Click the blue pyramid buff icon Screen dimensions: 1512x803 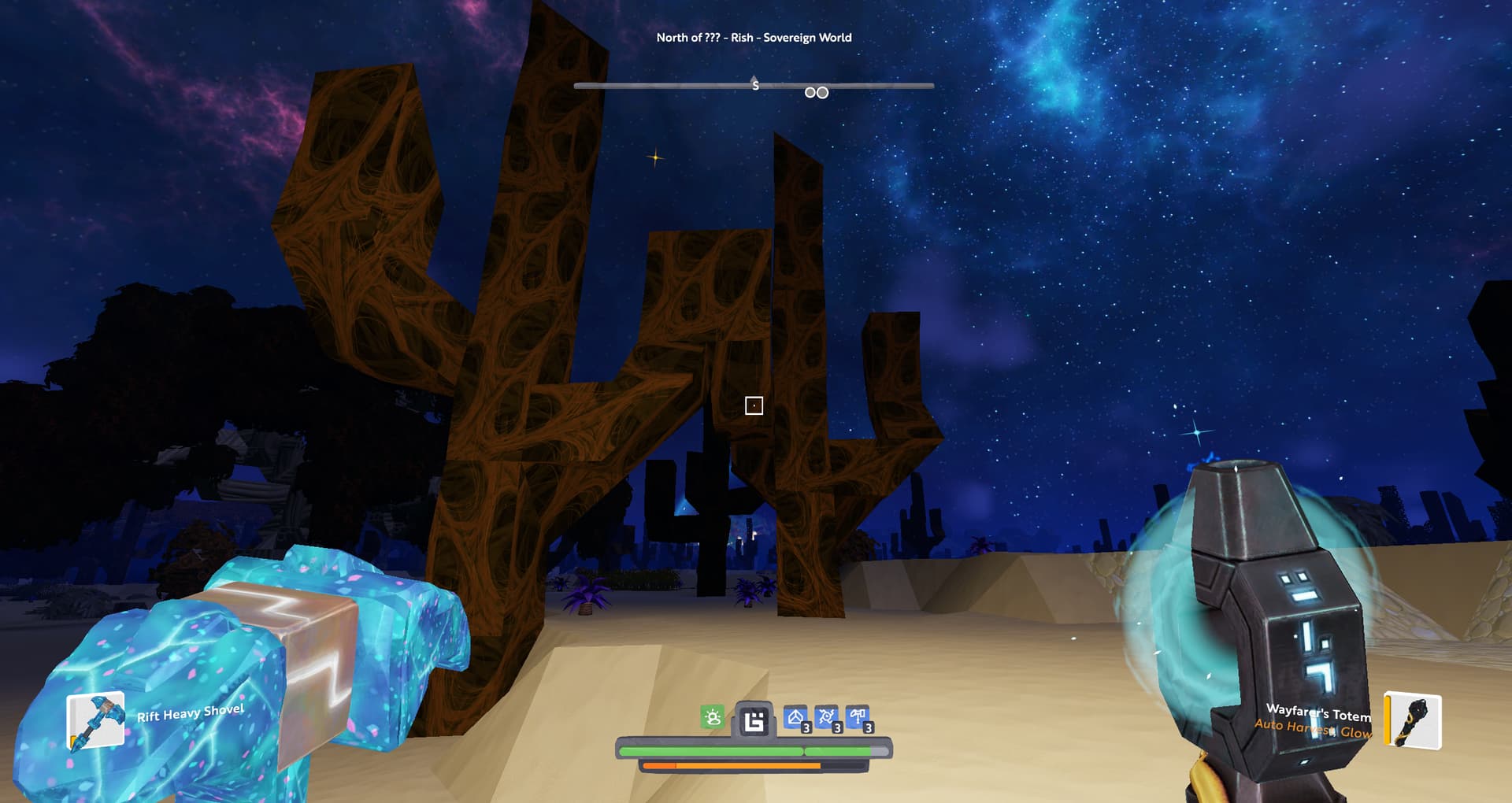[x=795, y=717]
